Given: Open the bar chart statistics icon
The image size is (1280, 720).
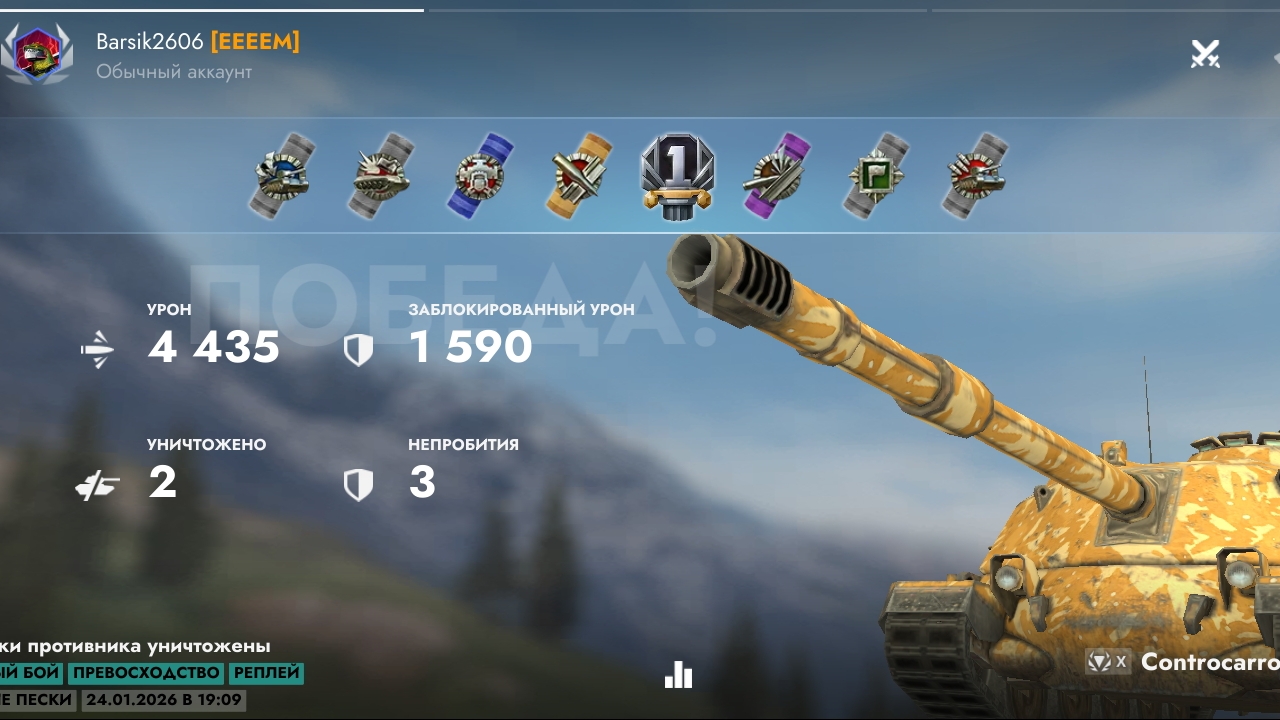Looking at the screenshot, I should pyautogui.click(x=678, y=675).
